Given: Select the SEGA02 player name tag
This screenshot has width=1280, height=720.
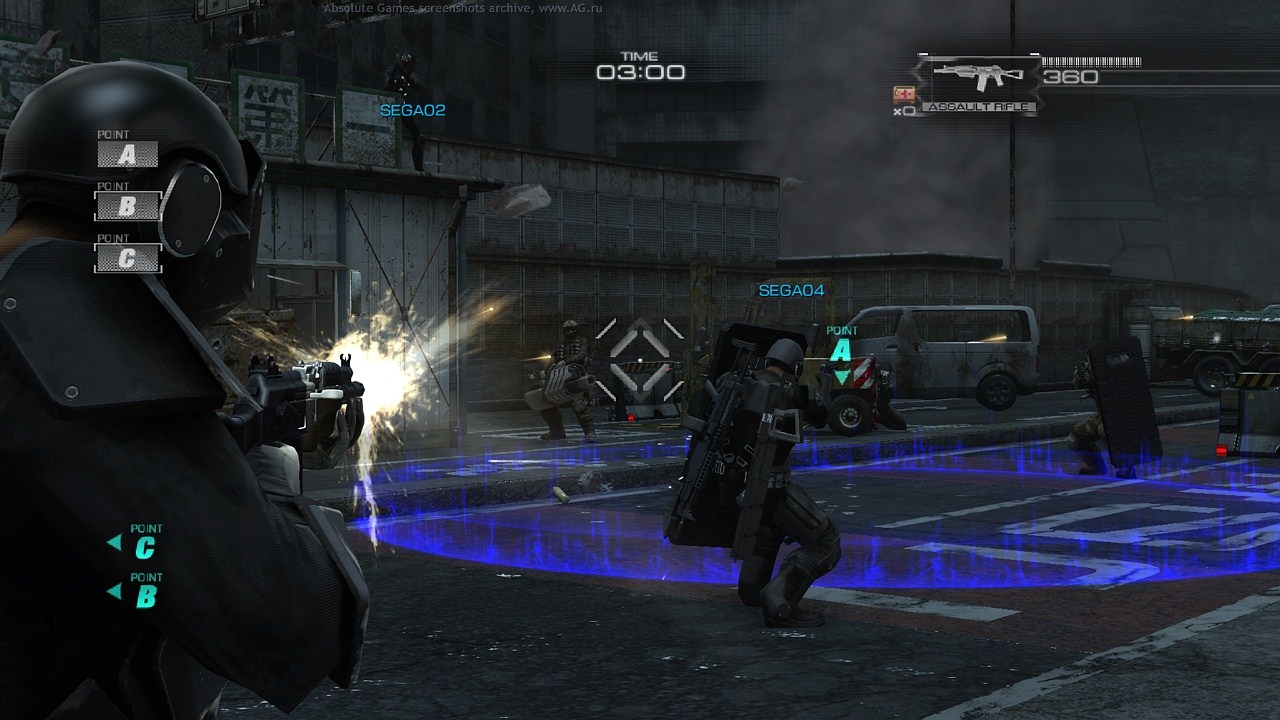Looking at the screenshot, I should (x=412, y=110).
